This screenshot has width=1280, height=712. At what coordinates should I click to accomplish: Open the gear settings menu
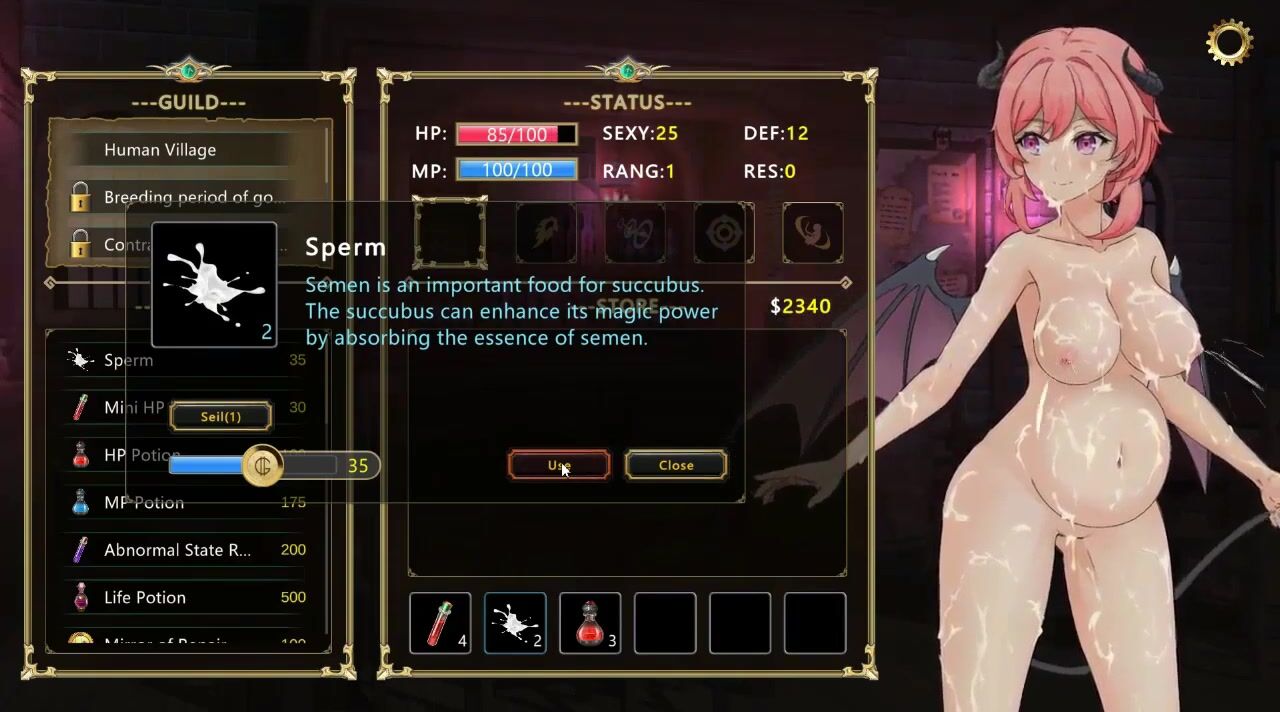[1229, 42]
